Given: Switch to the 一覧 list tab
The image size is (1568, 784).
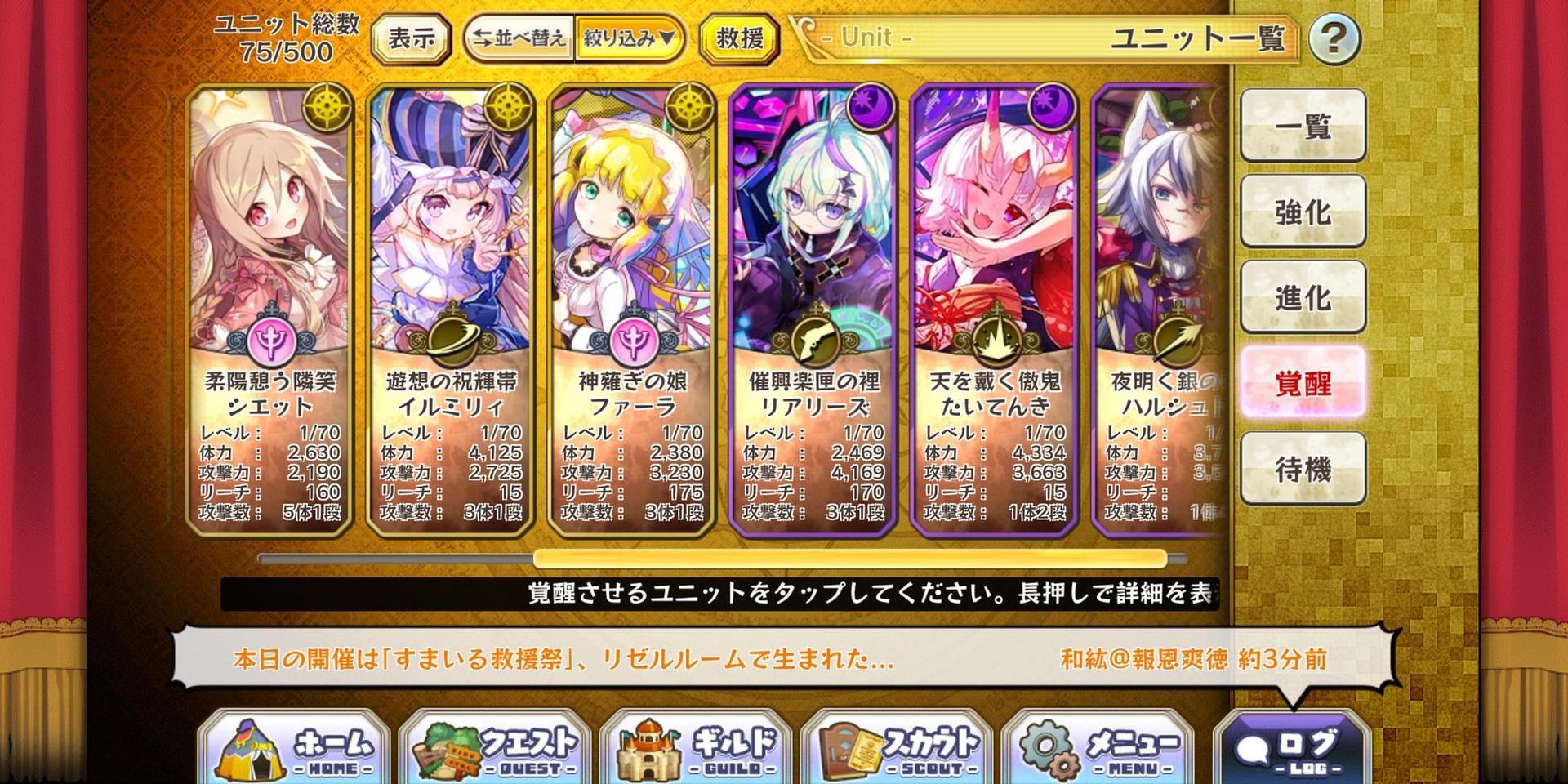Looking at the screenshot, I should pos(1303,126).
